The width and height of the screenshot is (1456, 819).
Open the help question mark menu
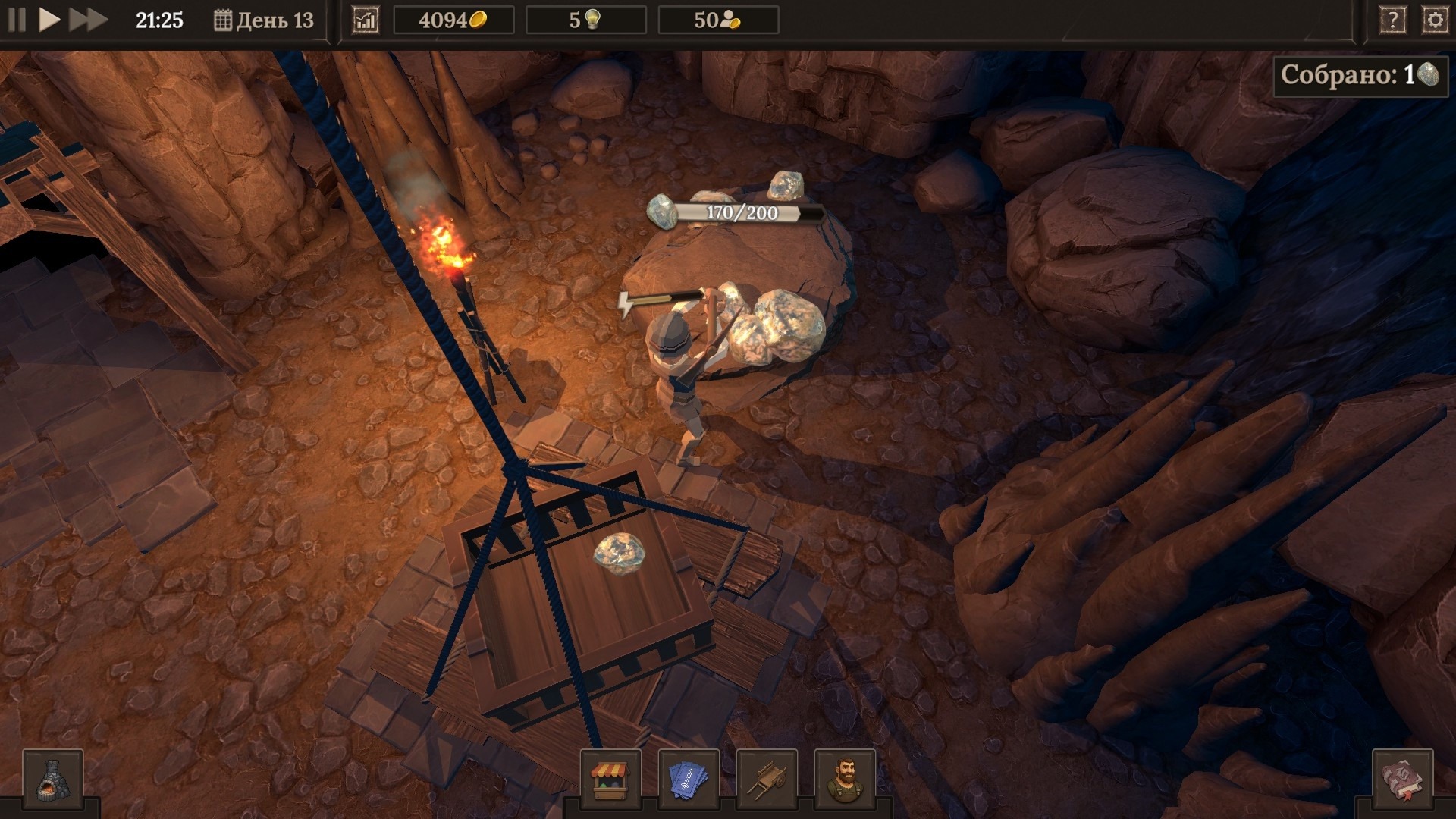tap(1392, 20)
